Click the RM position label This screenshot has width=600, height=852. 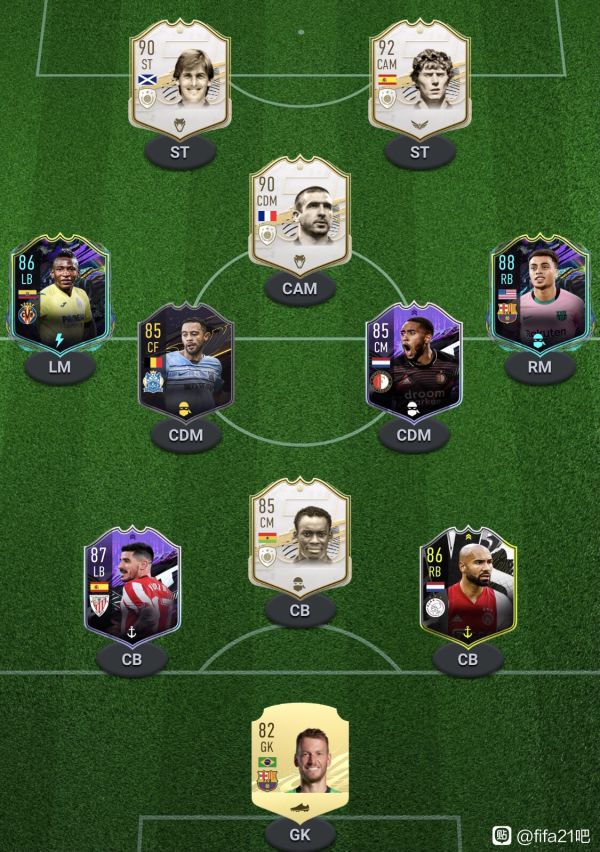(539, 367)
